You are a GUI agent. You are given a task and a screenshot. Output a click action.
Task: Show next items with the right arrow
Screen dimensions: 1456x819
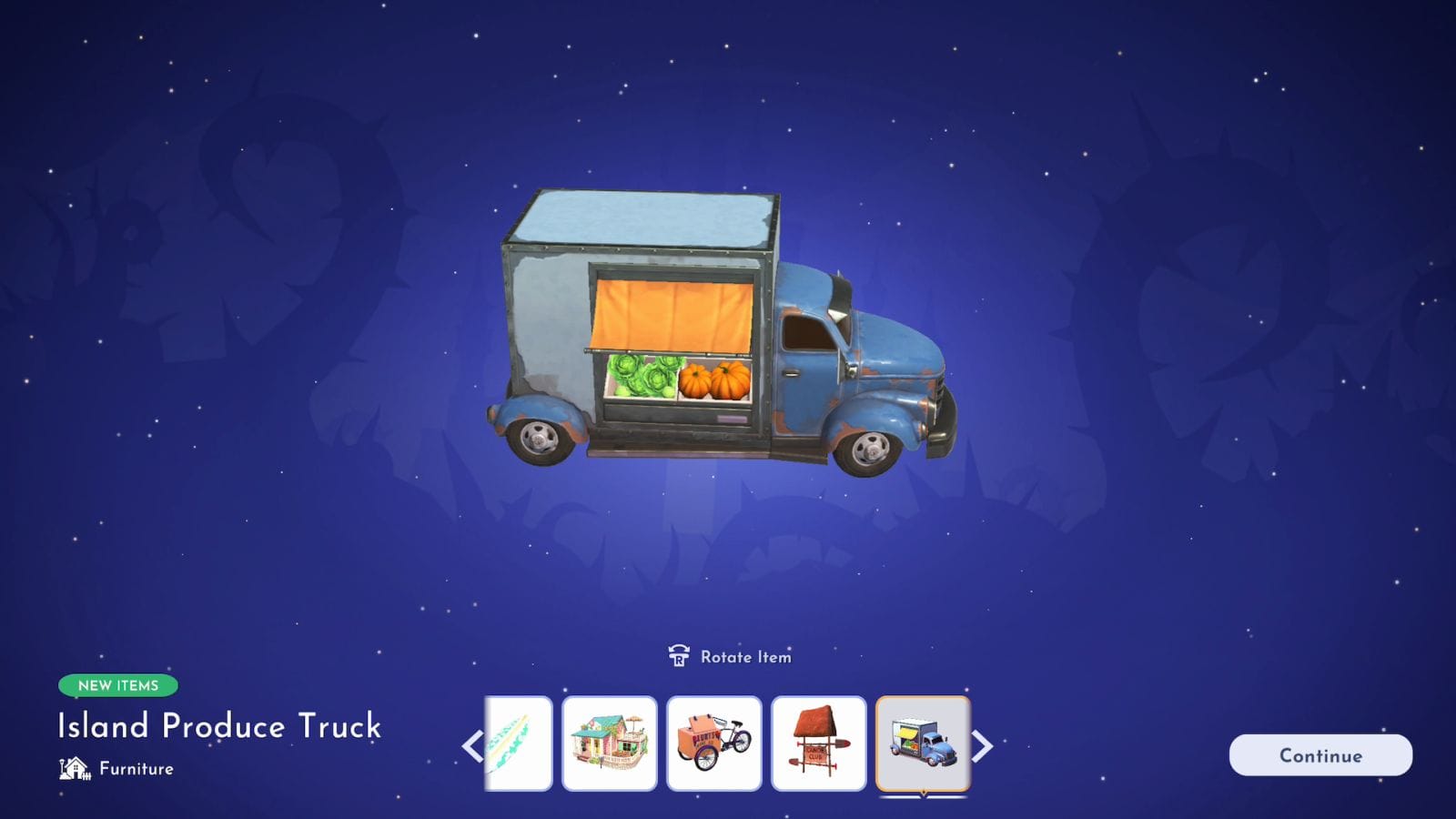point(982,746)
